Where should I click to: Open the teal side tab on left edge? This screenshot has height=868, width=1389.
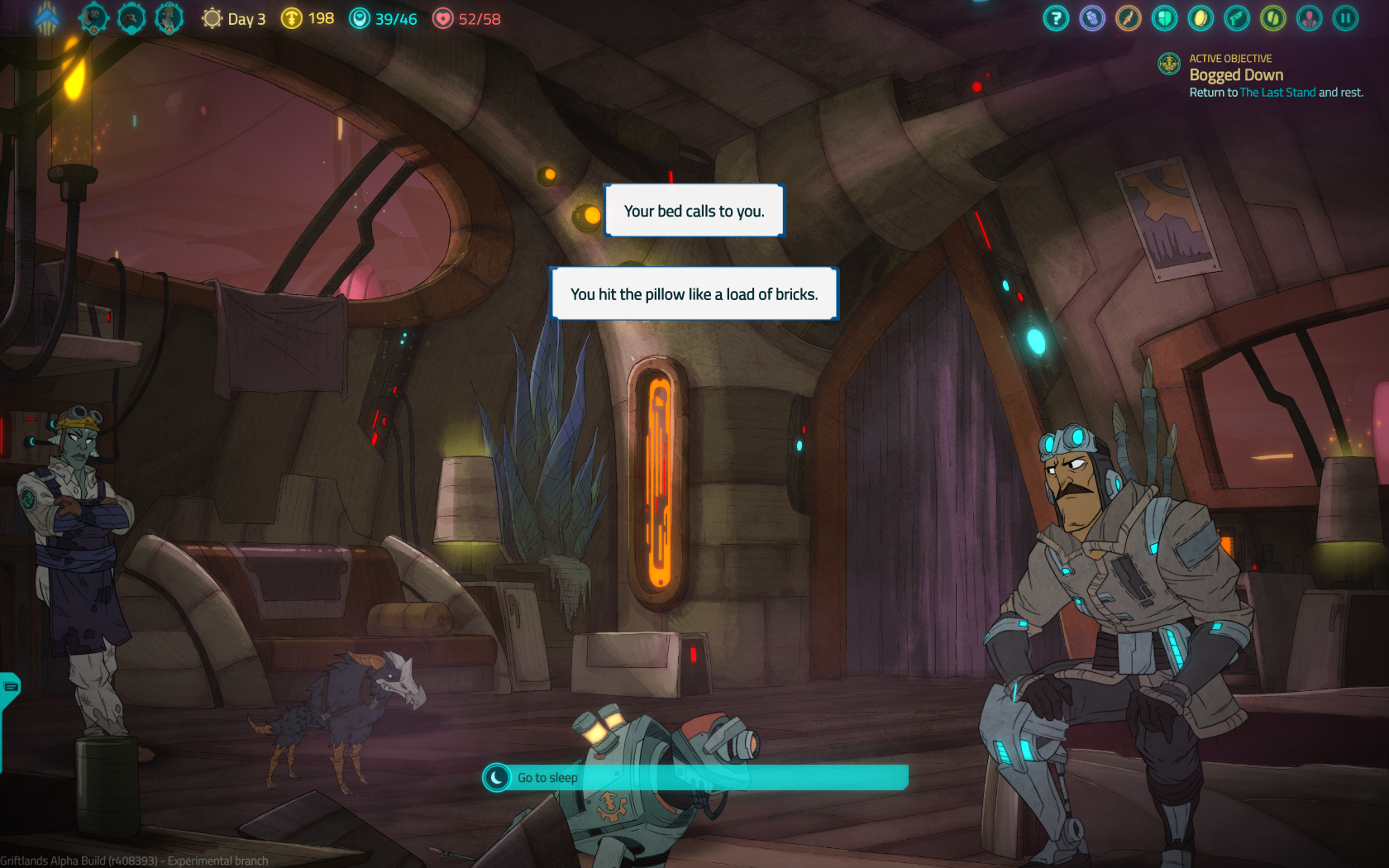(x=10, y=688)
